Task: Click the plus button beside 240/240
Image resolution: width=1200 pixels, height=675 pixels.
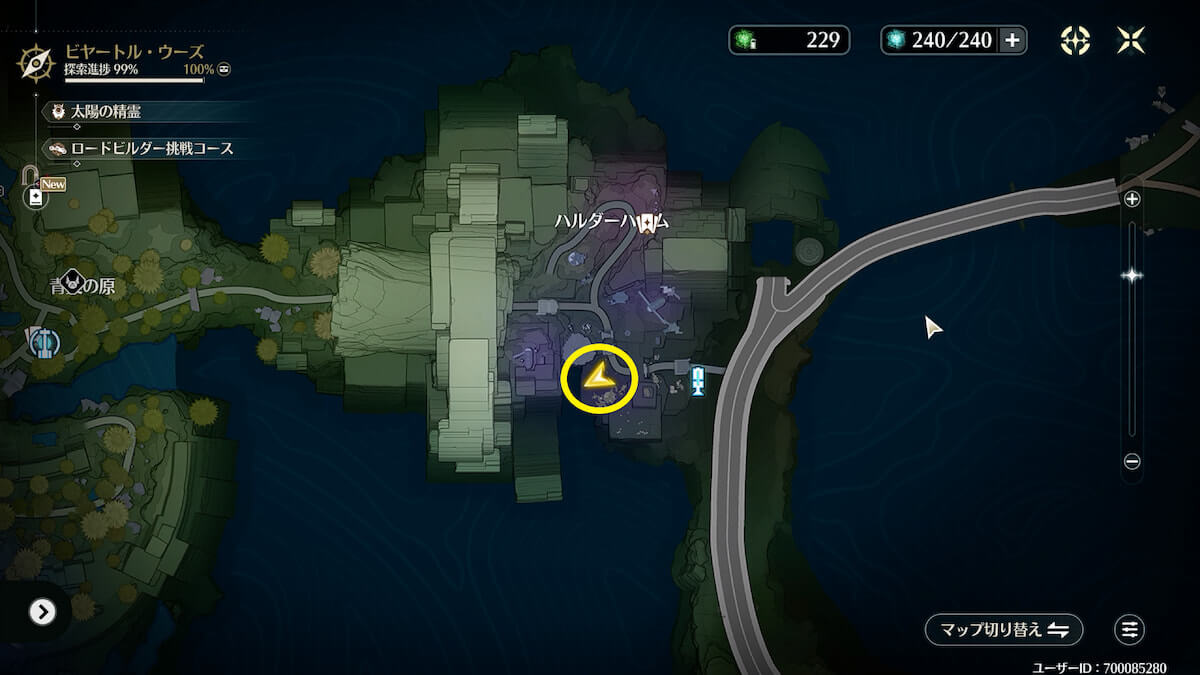Action: coord(1012,40)
